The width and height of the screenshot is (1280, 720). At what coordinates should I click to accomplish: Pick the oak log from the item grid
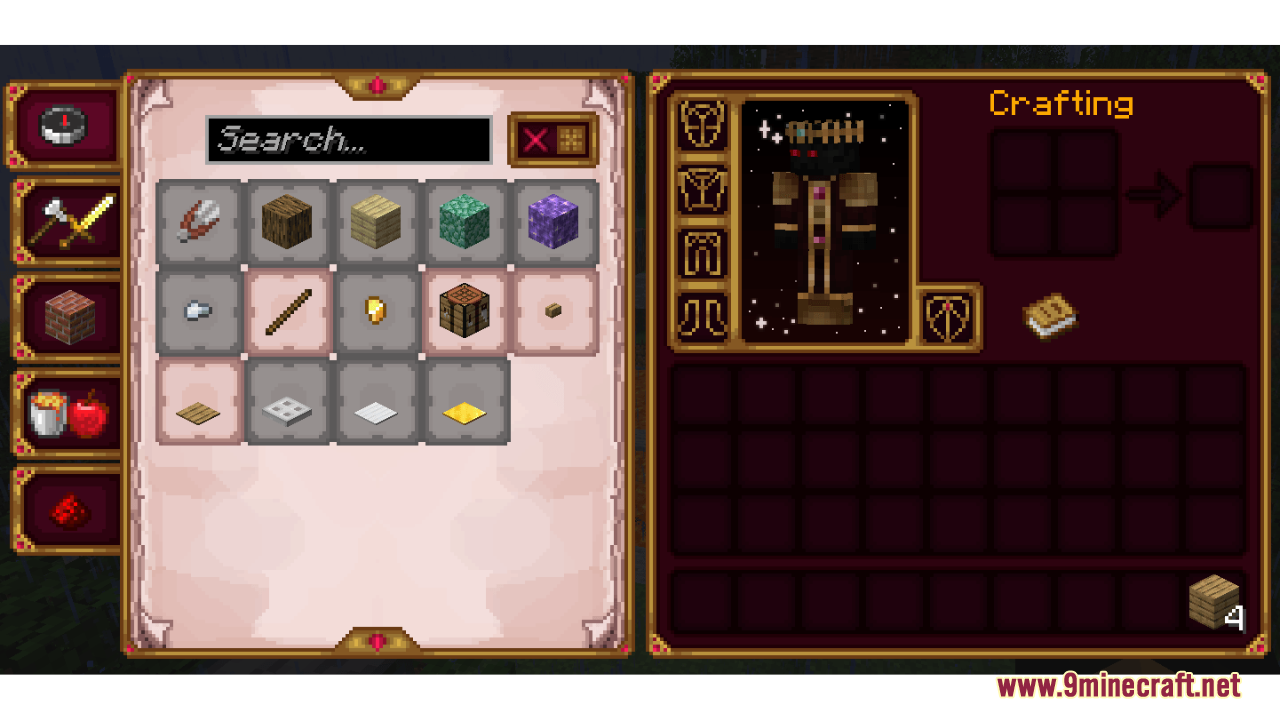[x=288, y=222]
